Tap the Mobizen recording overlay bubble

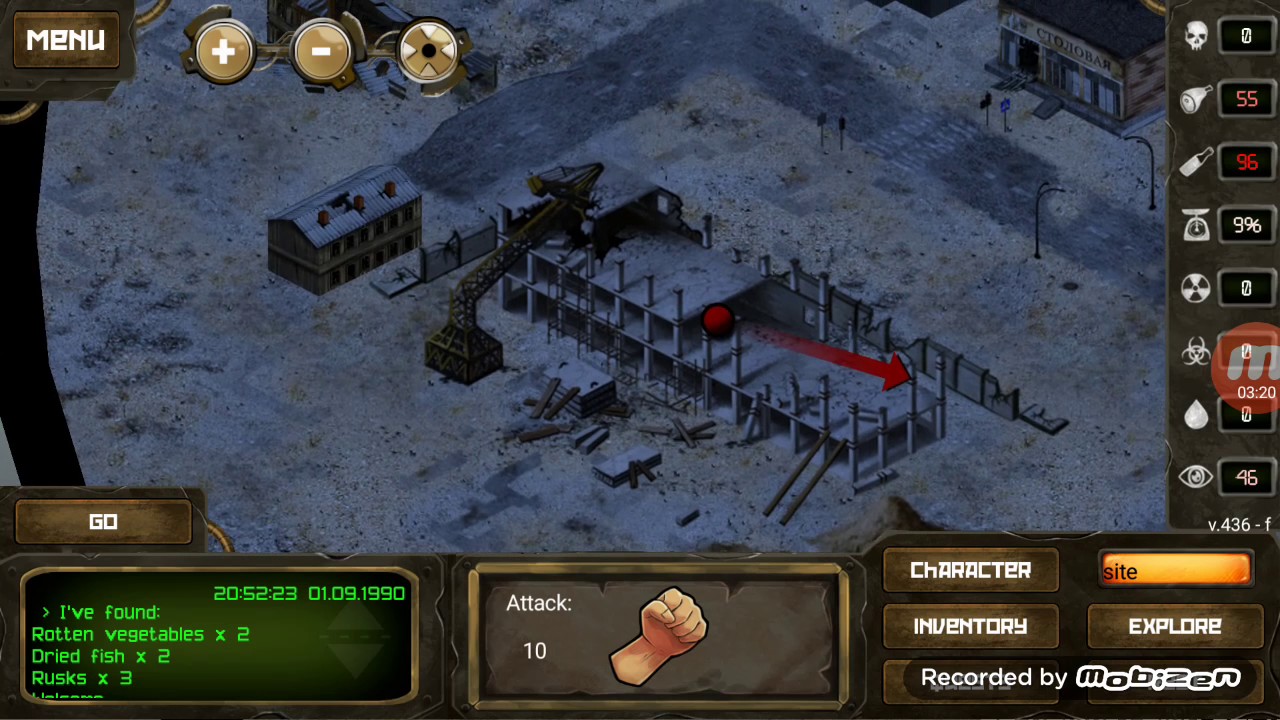(x=1252, y=365)
